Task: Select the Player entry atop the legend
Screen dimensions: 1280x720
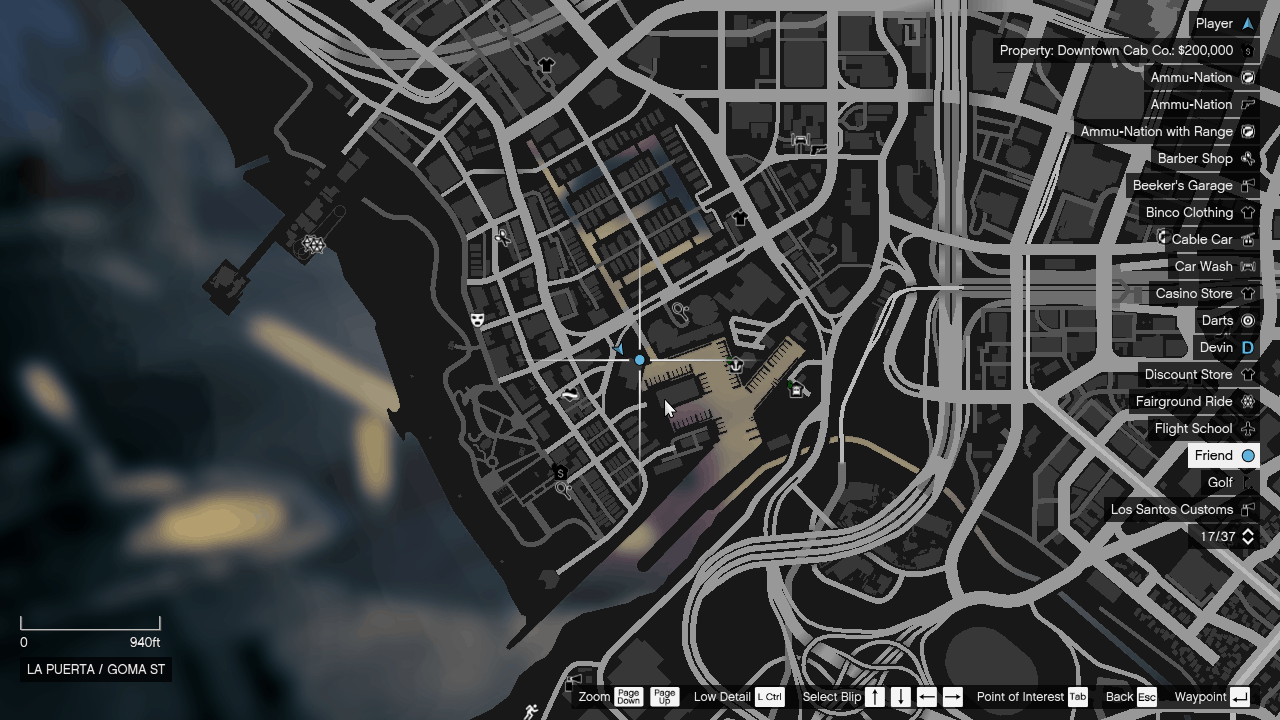Action: pyautogui.click(x=1216, y=23)
